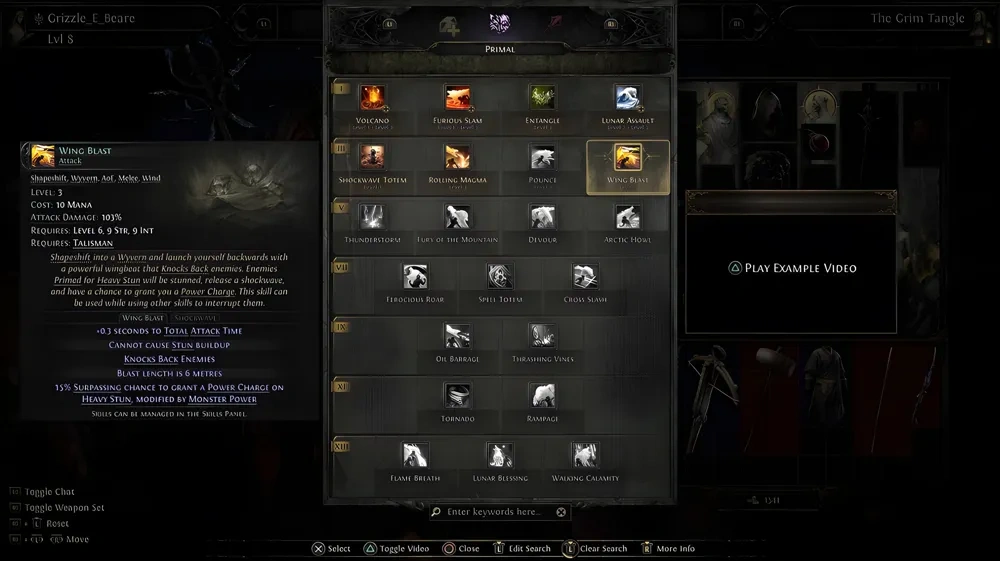Select the Cross Slash skill
1000x561 pixels.
coord(585,277)
